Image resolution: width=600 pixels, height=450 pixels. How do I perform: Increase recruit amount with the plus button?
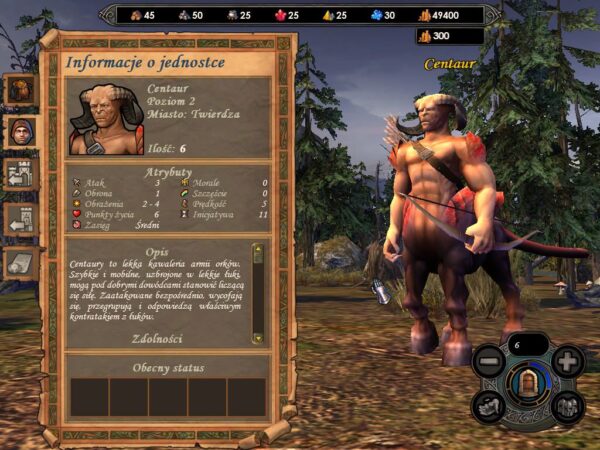567,360
